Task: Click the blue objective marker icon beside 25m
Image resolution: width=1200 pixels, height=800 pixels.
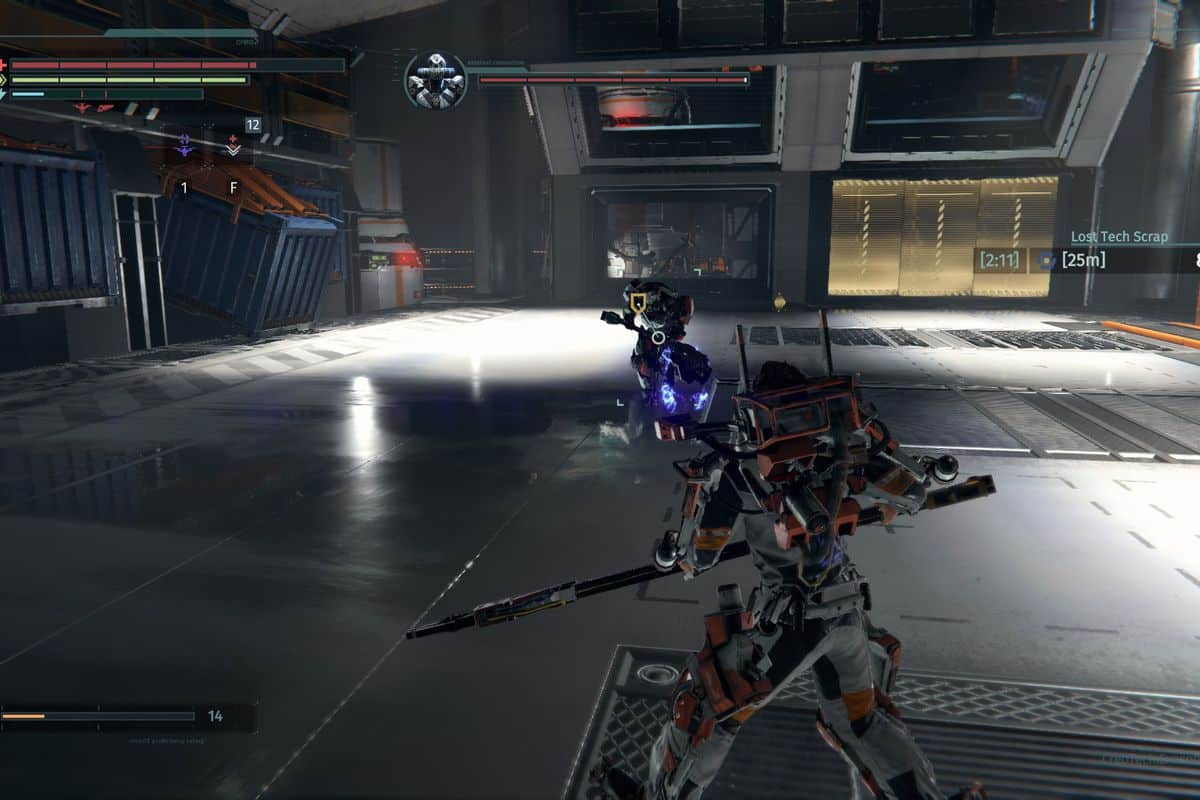Action: pyautogui.click(x=1046, y=261)
